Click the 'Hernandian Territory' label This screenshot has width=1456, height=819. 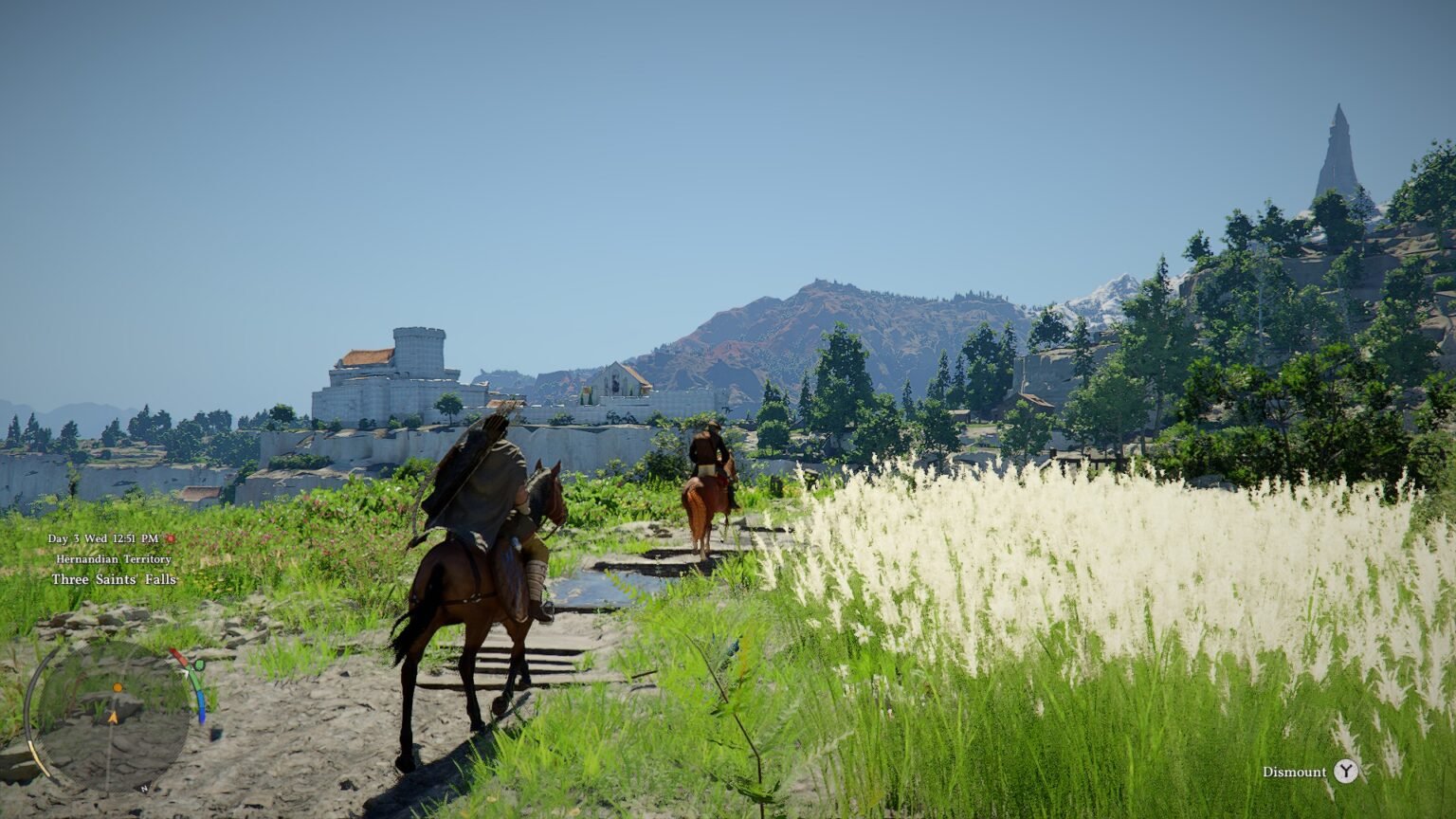click(114, 559)
